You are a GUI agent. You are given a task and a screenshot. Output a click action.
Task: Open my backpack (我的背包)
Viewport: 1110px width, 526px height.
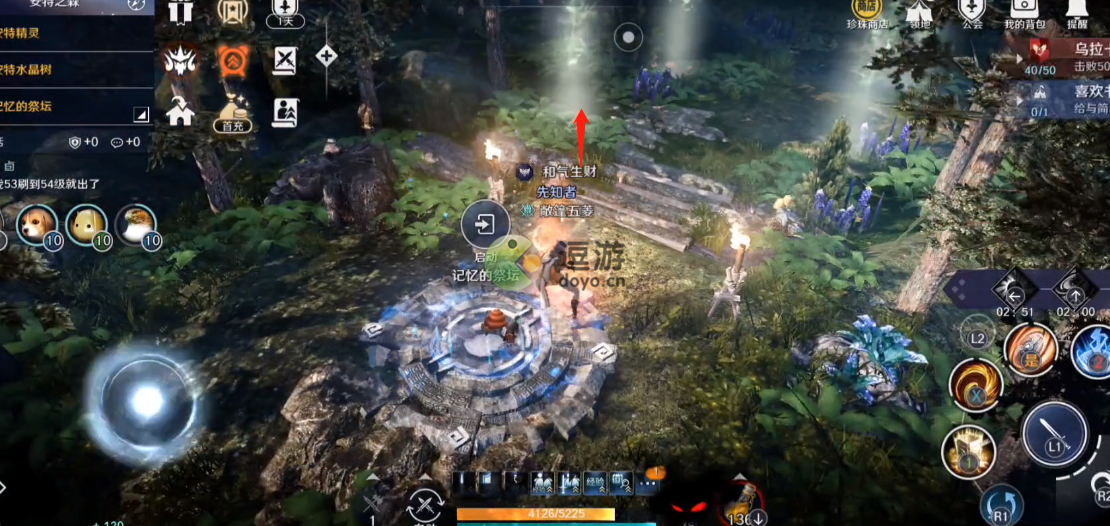point(1024,11)
